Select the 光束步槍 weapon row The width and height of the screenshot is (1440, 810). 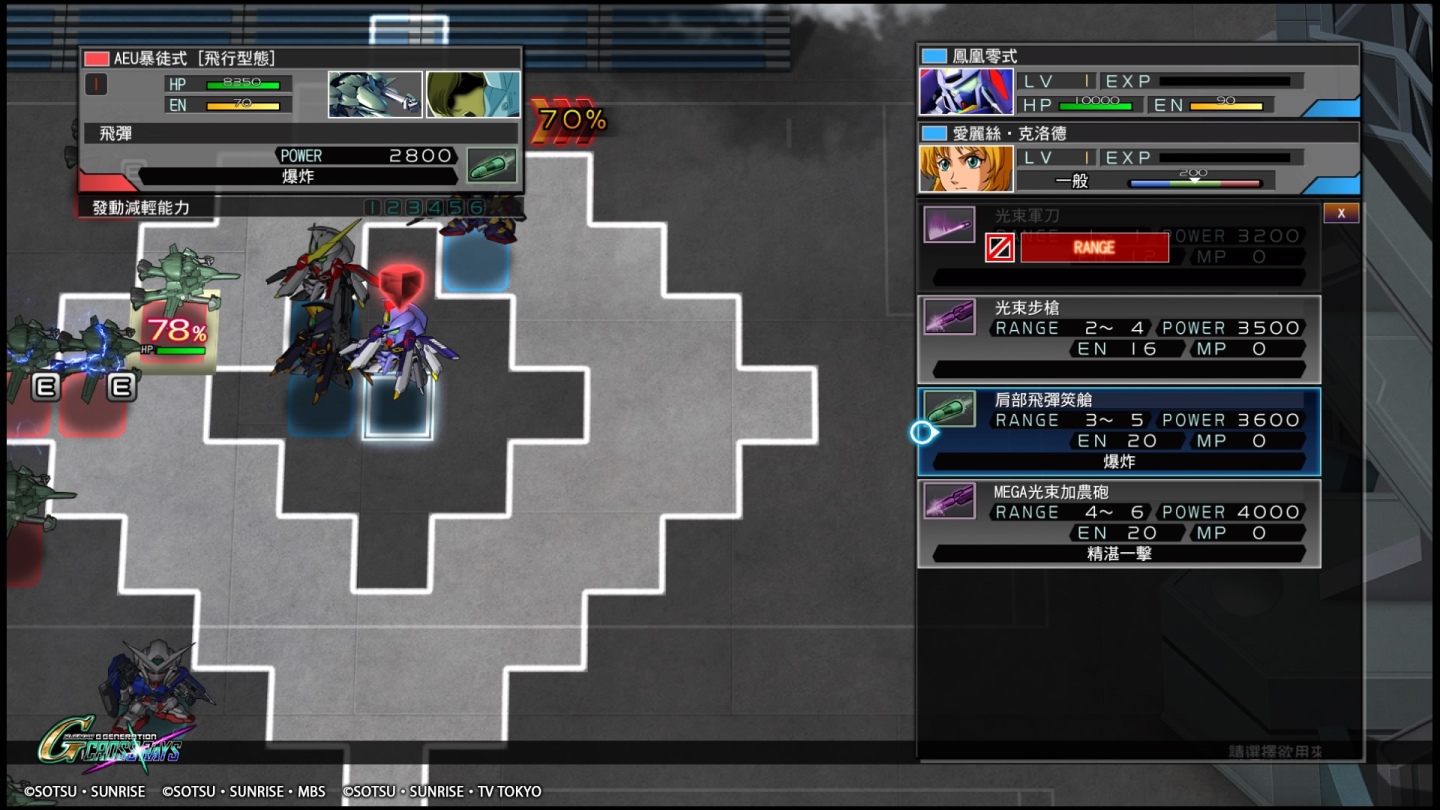1117,337
